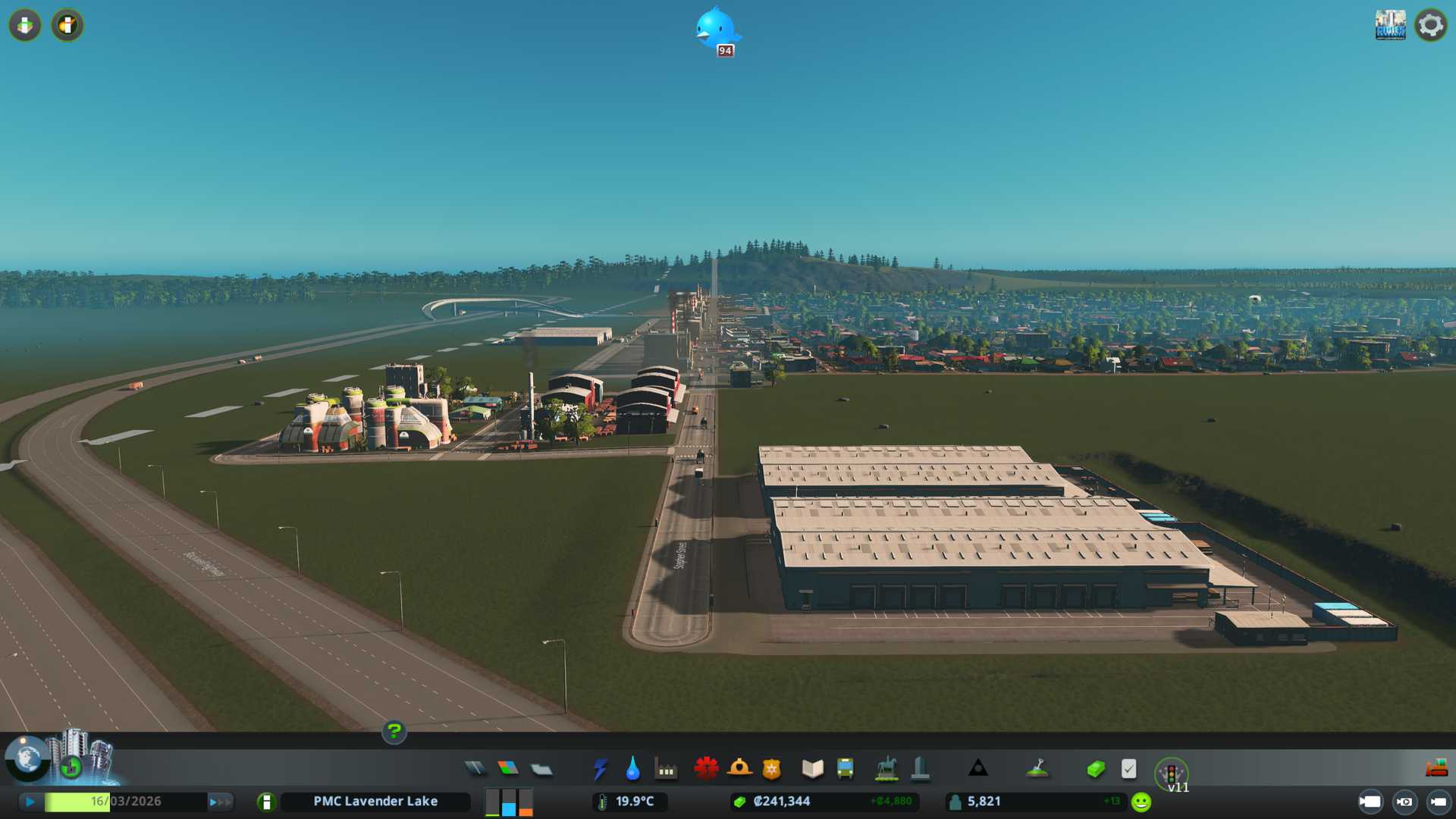Open the Districts painting menu
This screenshot has width=1456, height=819.
[541, 770]
